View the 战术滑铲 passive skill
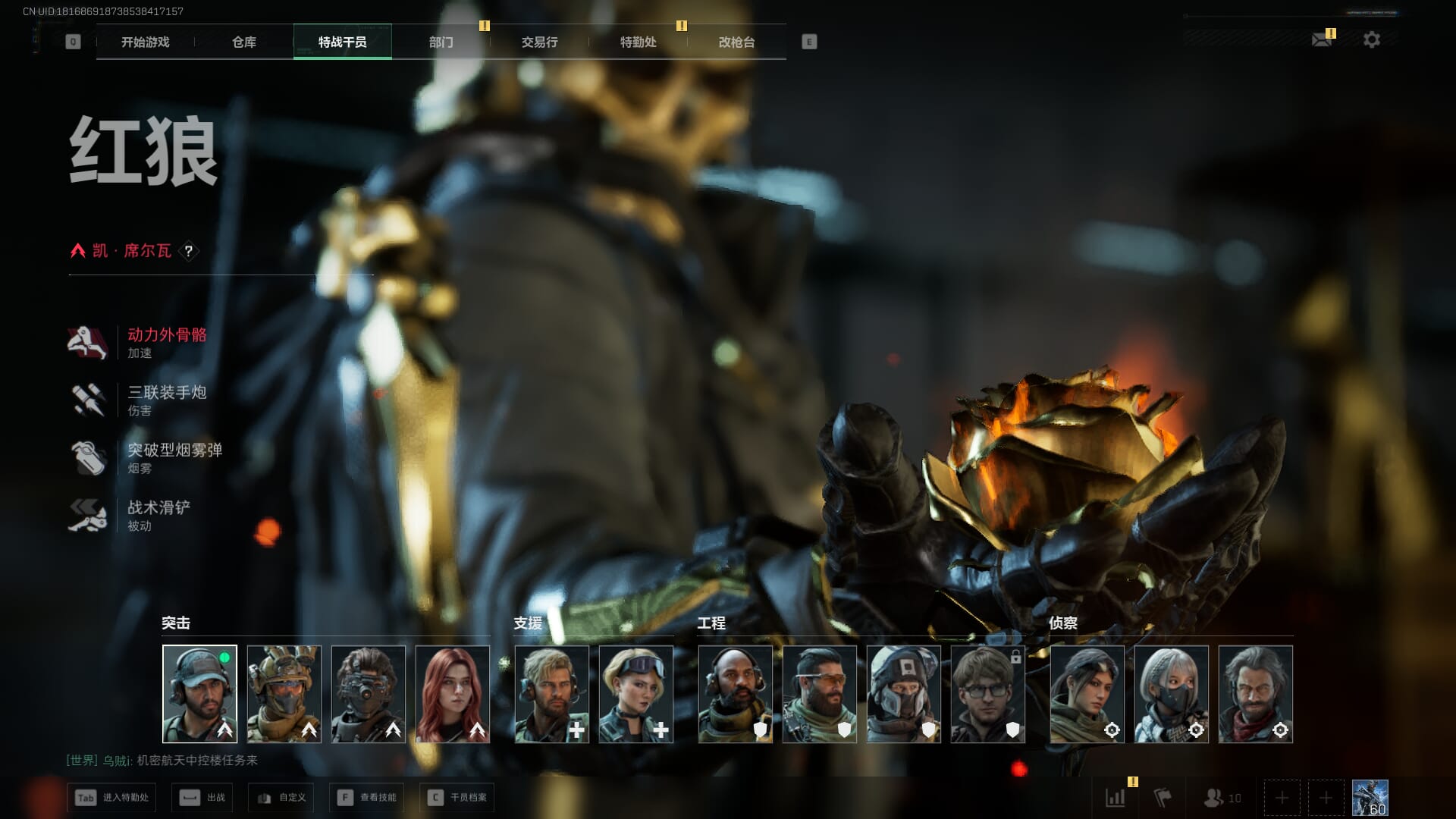Screen dimensions: 1456x819 (158, 508)
